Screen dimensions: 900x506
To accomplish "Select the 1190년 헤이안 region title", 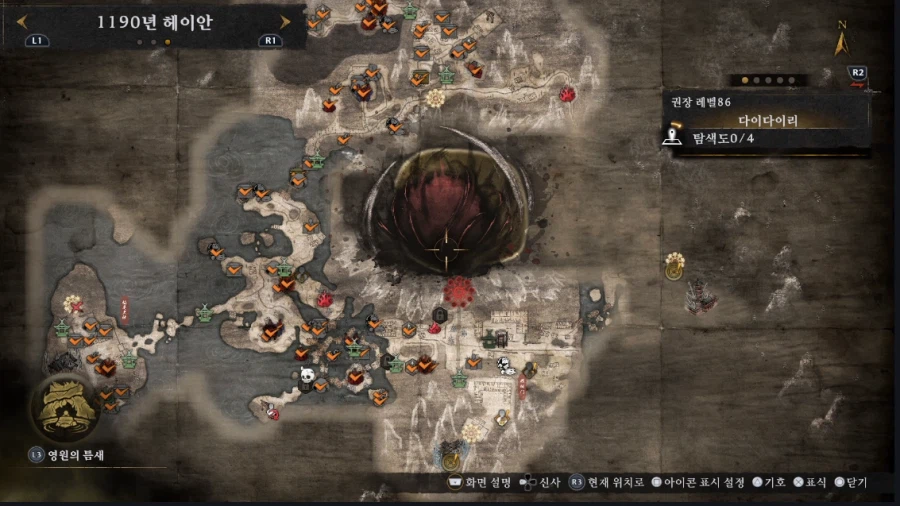I will click(x=154, y=22).
